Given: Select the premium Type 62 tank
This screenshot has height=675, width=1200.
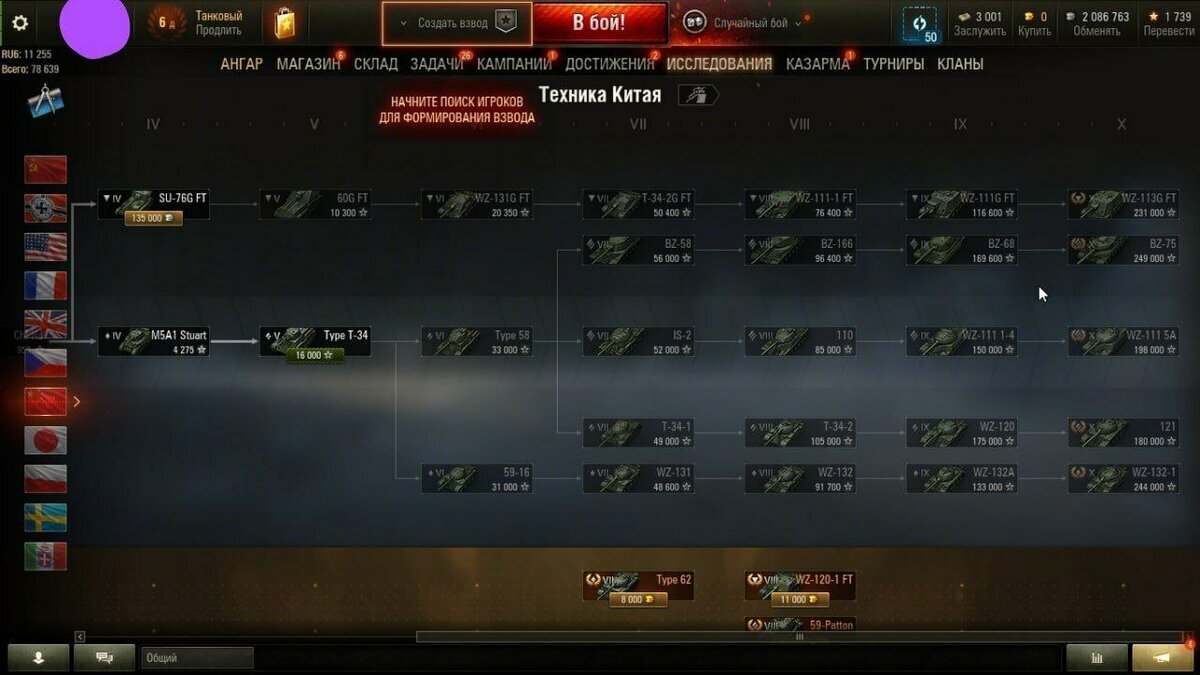Looking at the screenshot, I should 638,587.
